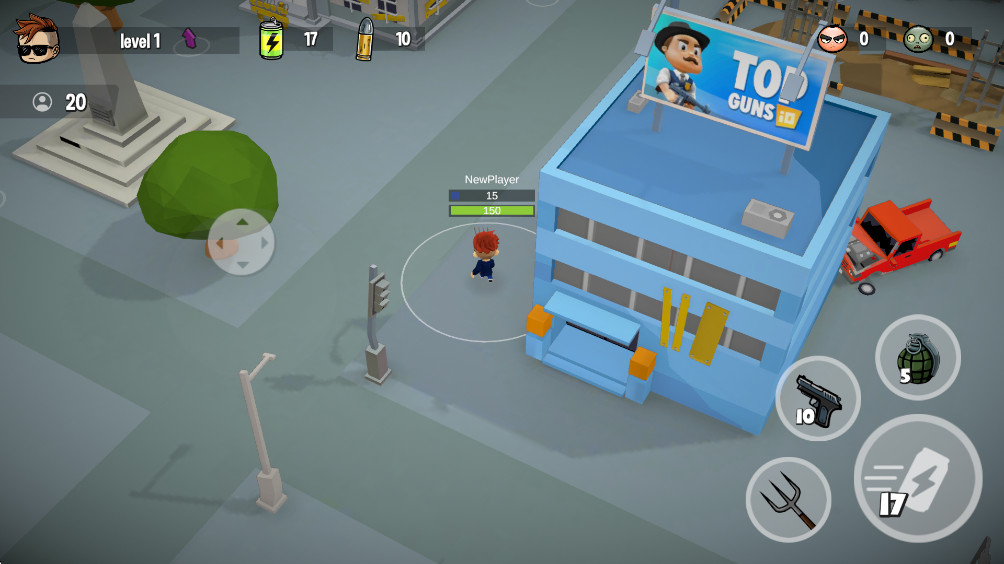This screenshot has width=1004, height=564.
Task: Tap the virtual movement joystick pad
Action: coord(240,242)
